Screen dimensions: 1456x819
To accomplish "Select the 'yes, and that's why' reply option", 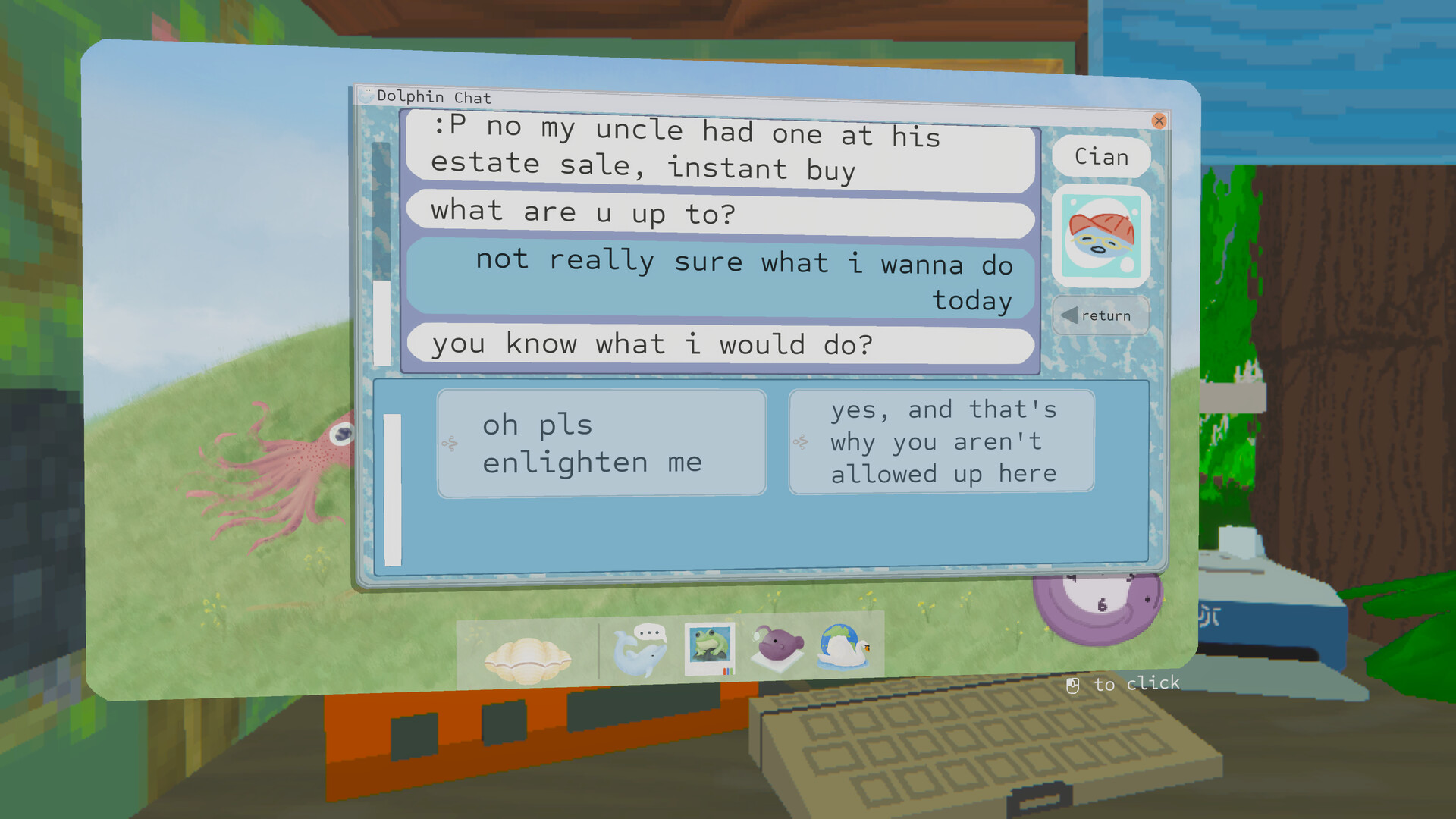I will pyautogui.click(x=942, y=441).
